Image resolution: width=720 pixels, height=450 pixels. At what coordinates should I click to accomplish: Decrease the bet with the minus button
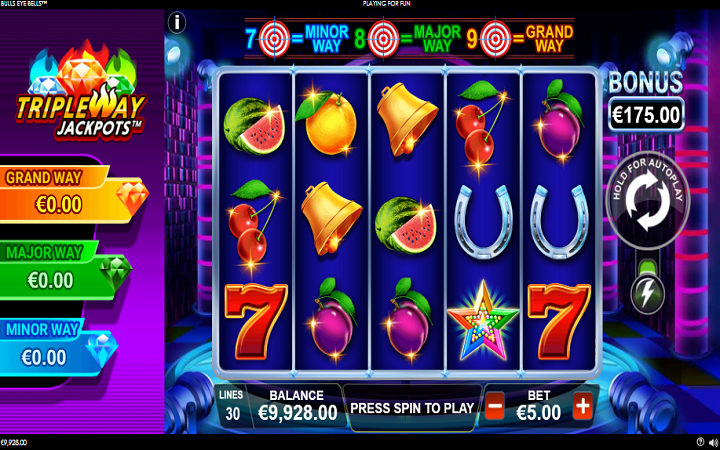pyautogui.click(x=494, y=407)
